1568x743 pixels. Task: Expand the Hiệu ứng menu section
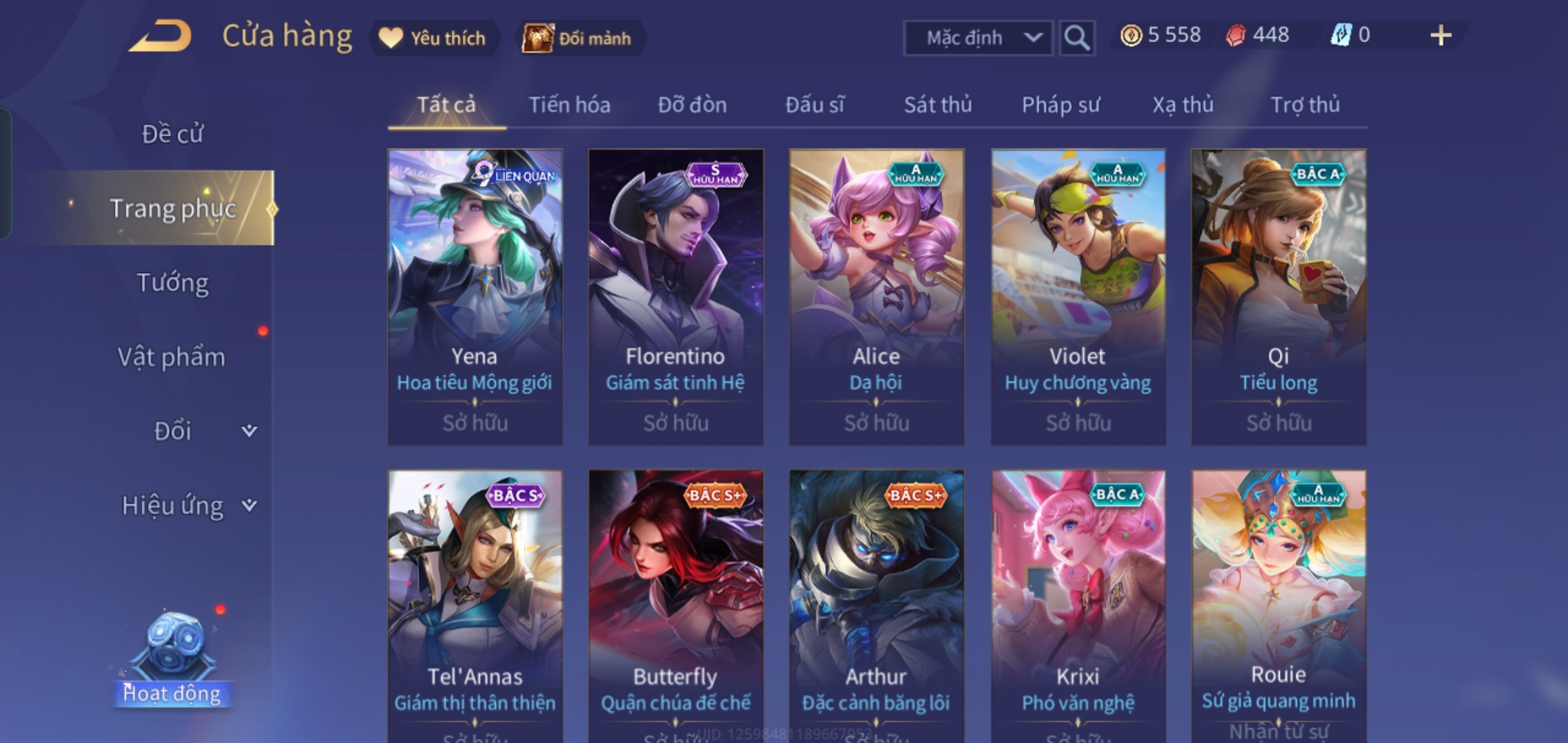pos(186,506)
